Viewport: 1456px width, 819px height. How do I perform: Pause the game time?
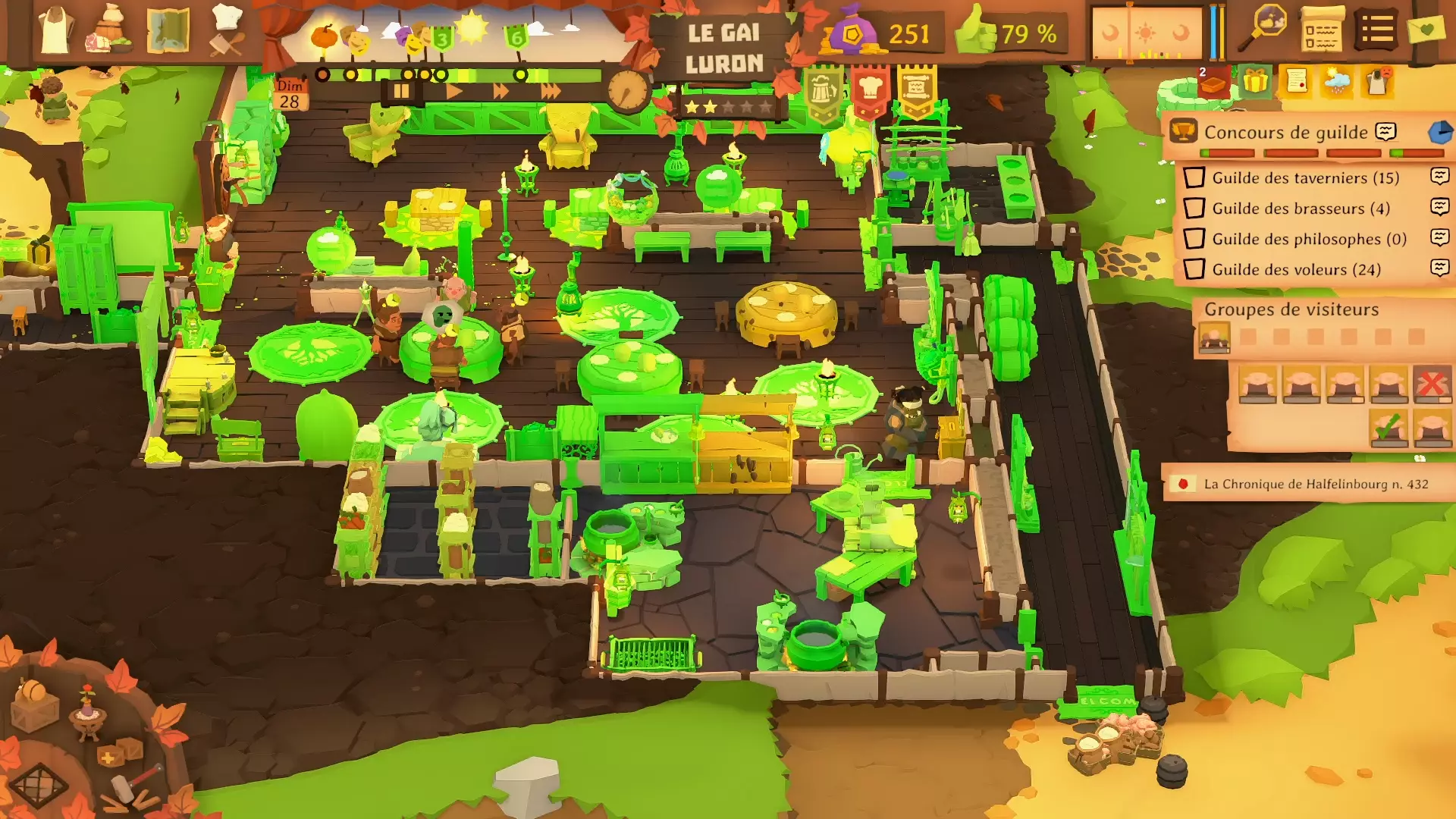coord(400,92)
